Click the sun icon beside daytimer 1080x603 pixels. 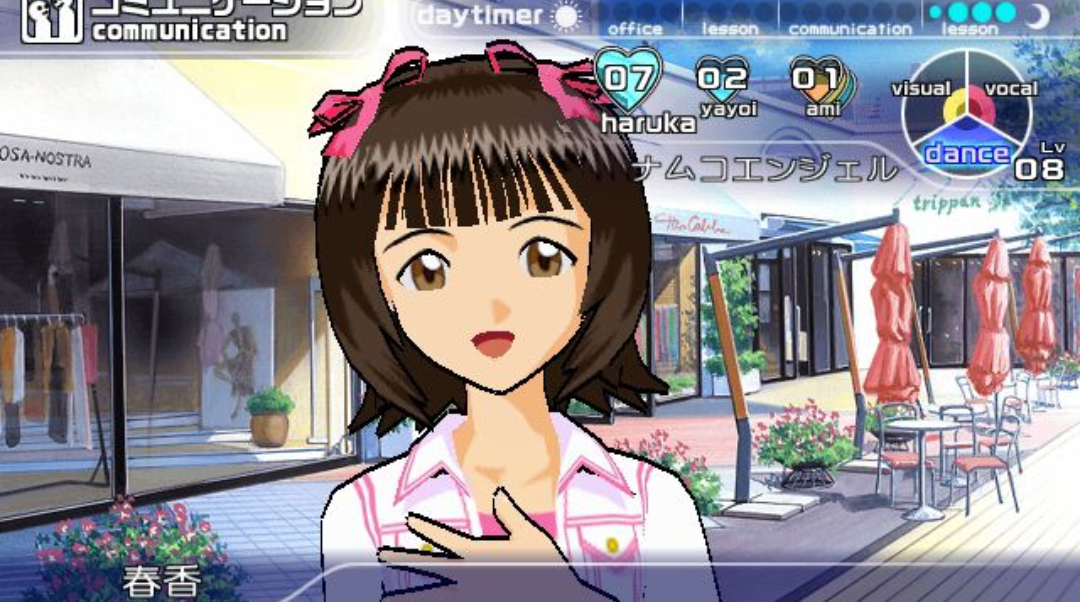tap(567, 17)
